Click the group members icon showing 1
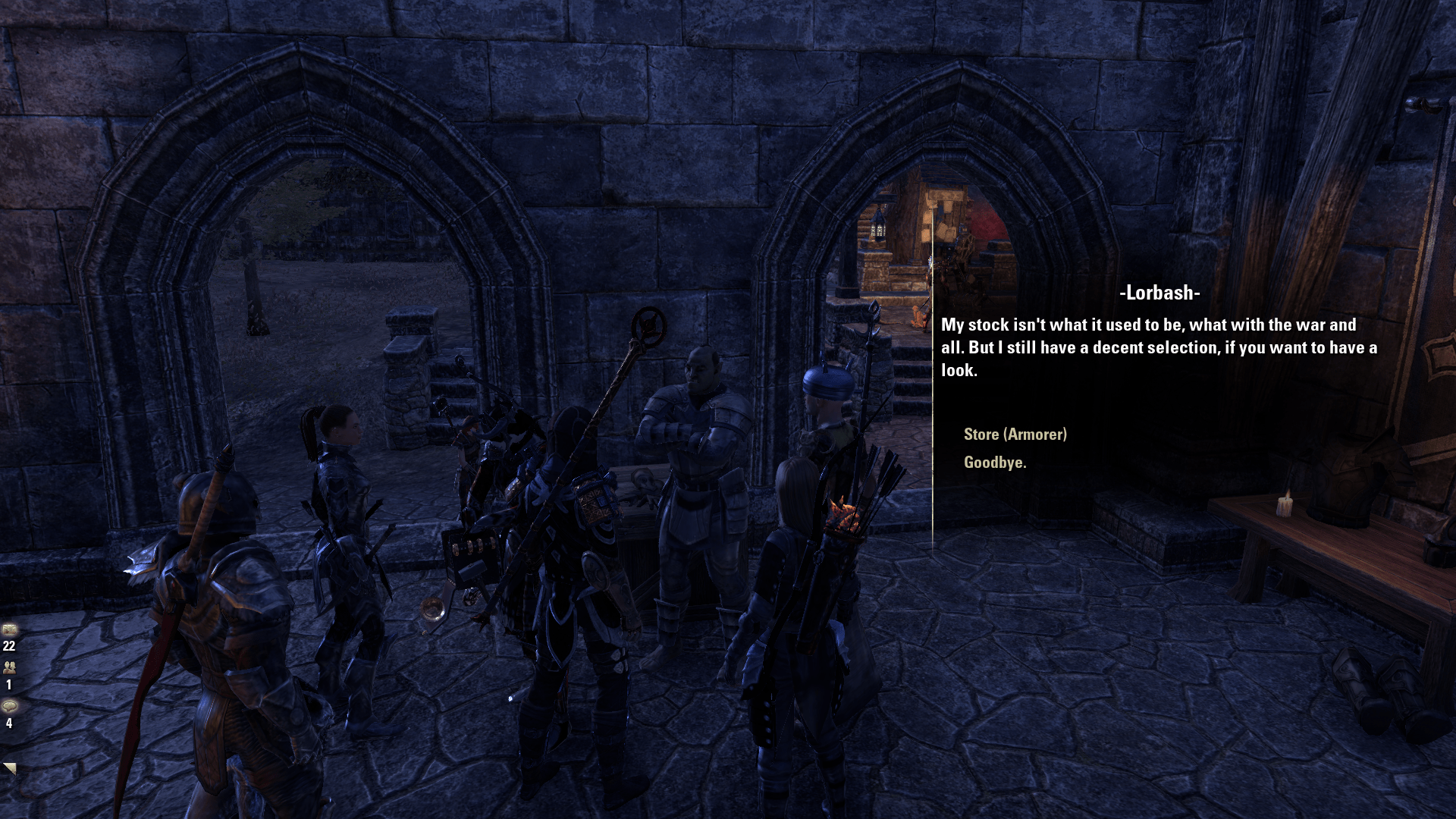 click(x=10, y=668)
